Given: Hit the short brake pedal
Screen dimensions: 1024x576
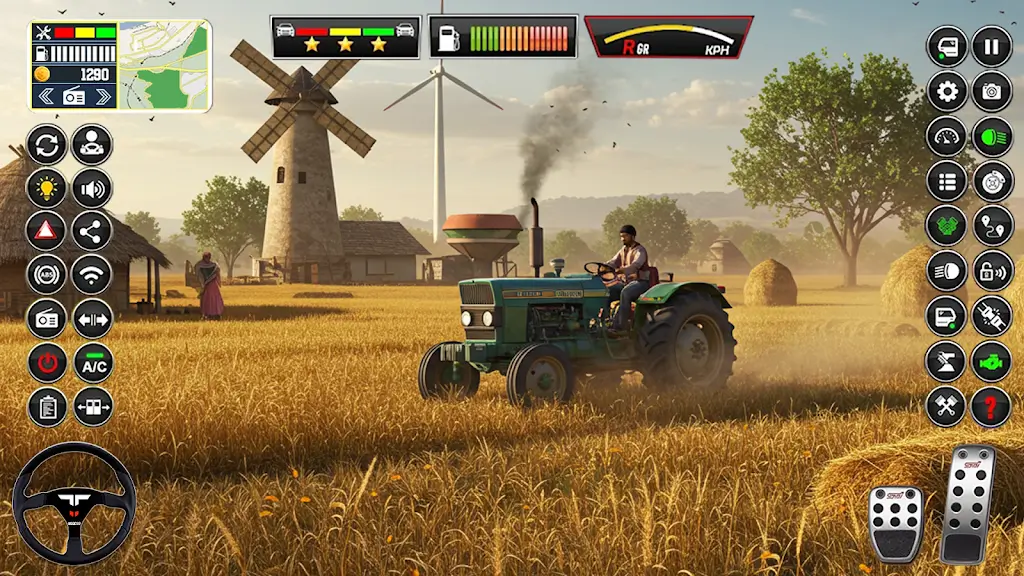Looking at the screenshot, I should click(895, 521).
